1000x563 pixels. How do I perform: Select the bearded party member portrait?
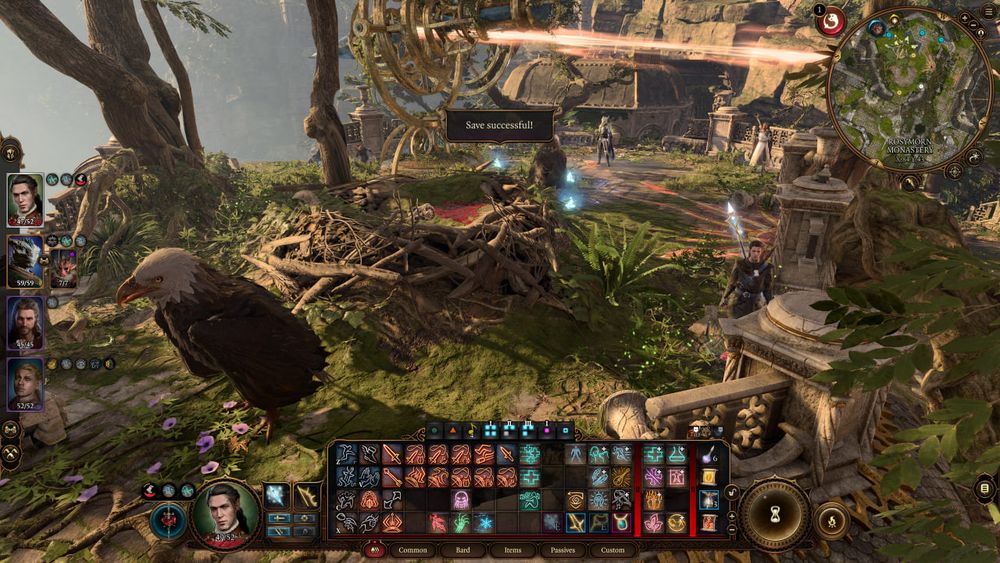pyautogui.click(x=25, y=322)
